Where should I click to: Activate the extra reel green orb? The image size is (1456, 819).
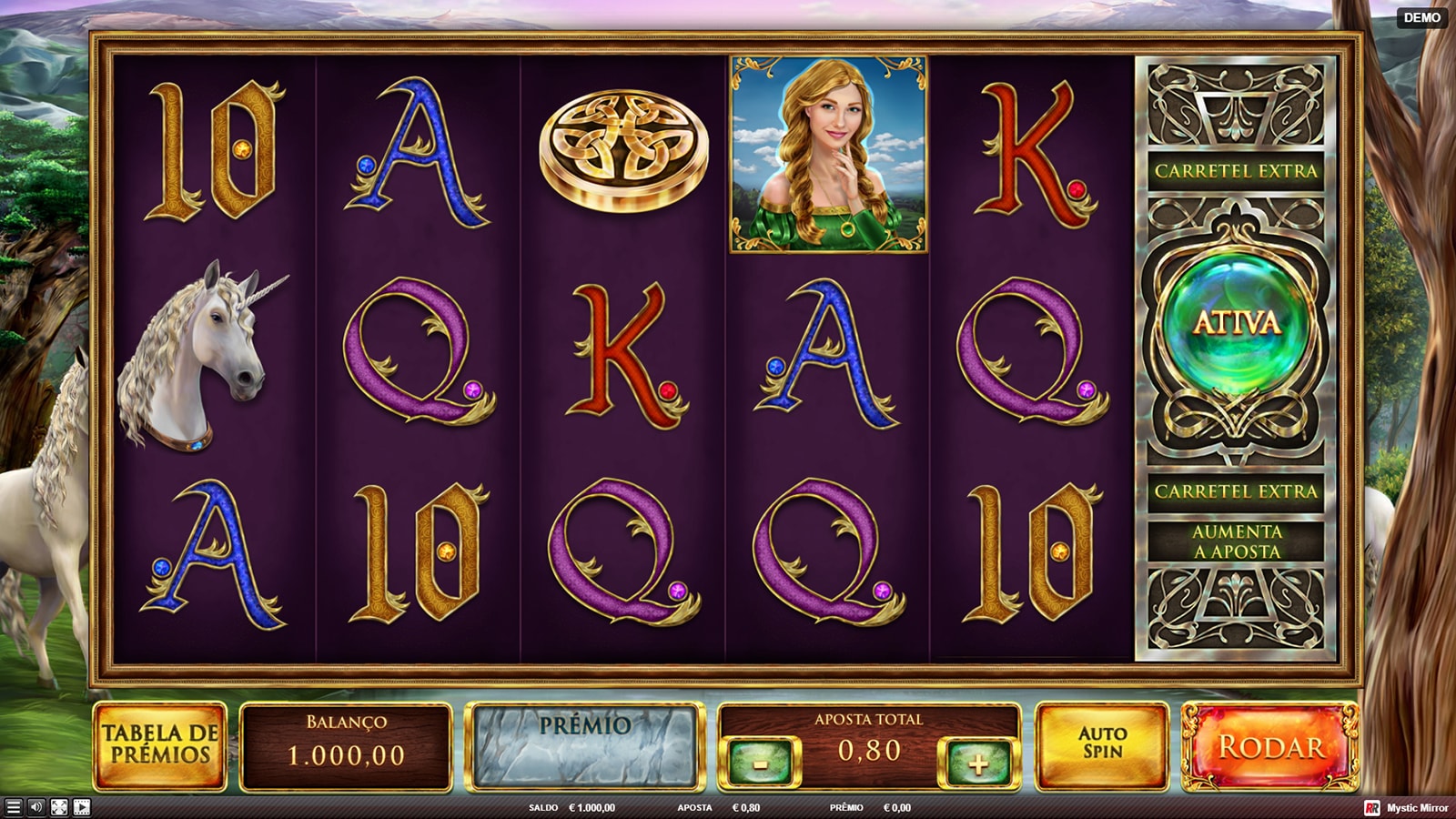(1236, 323)
